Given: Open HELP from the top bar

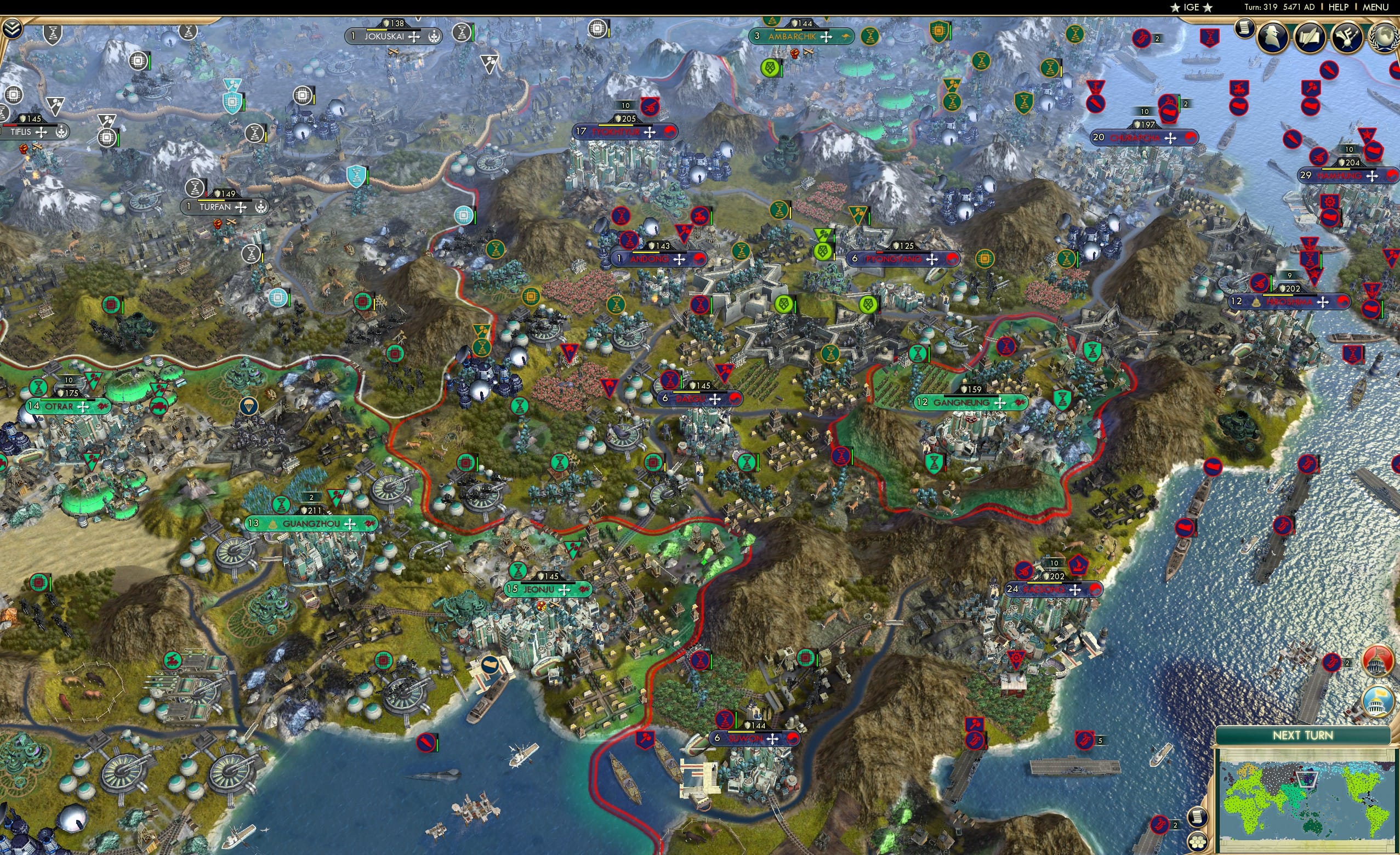Looking at the screenshot, I should [x=1339, y=7].
